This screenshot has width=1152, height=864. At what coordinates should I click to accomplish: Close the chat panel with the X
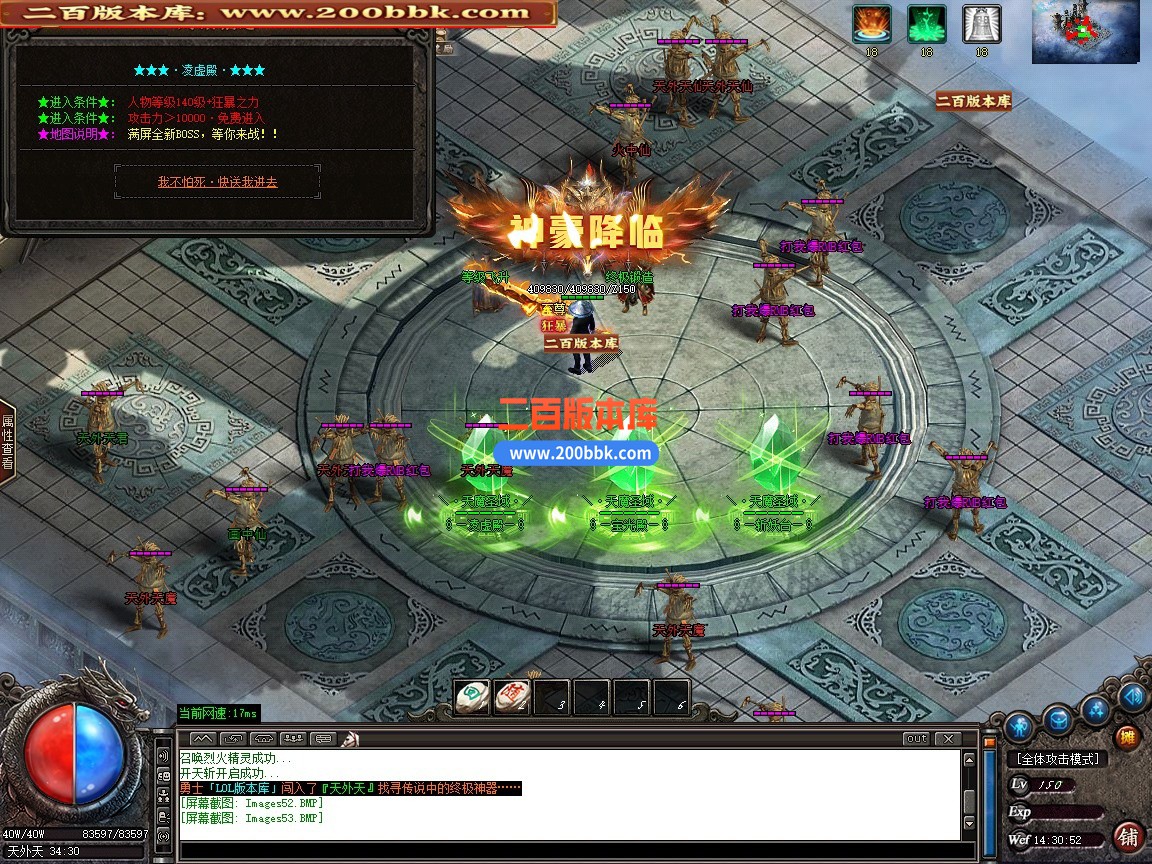tap(946, 739)
